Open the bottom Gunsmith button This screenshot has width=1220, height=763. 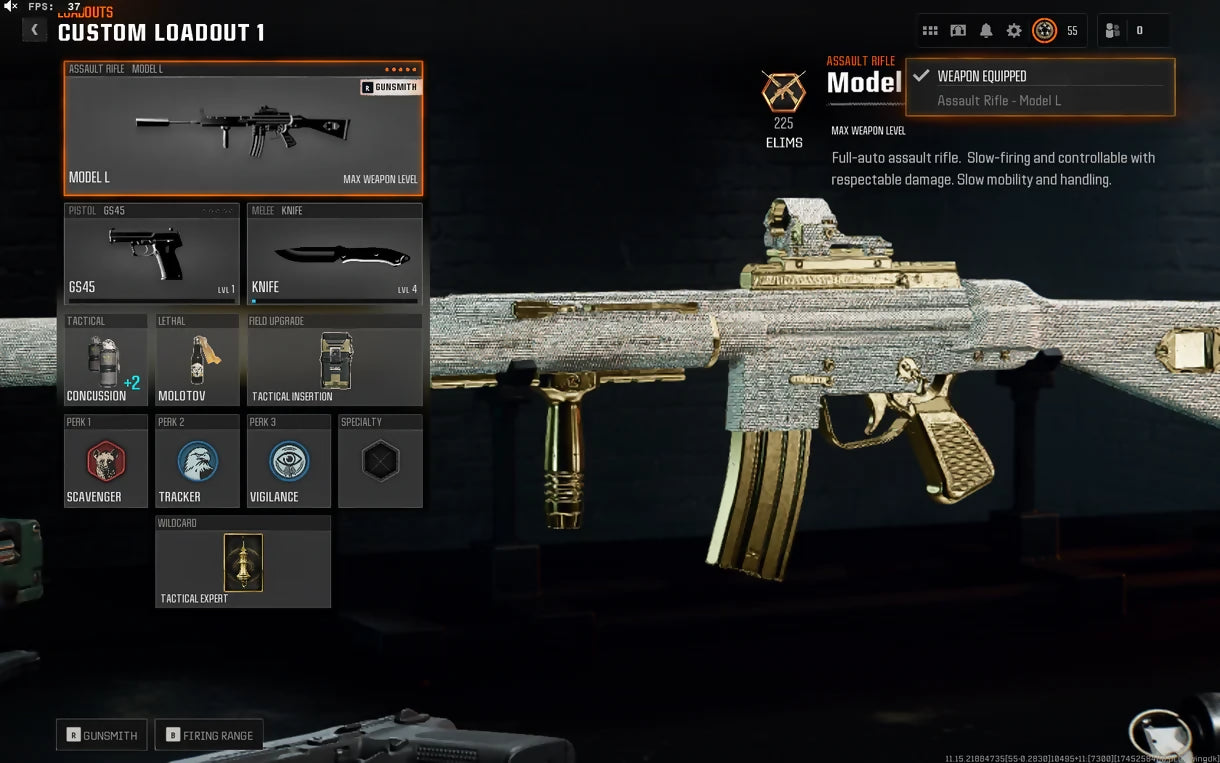(x=102, y=735)
